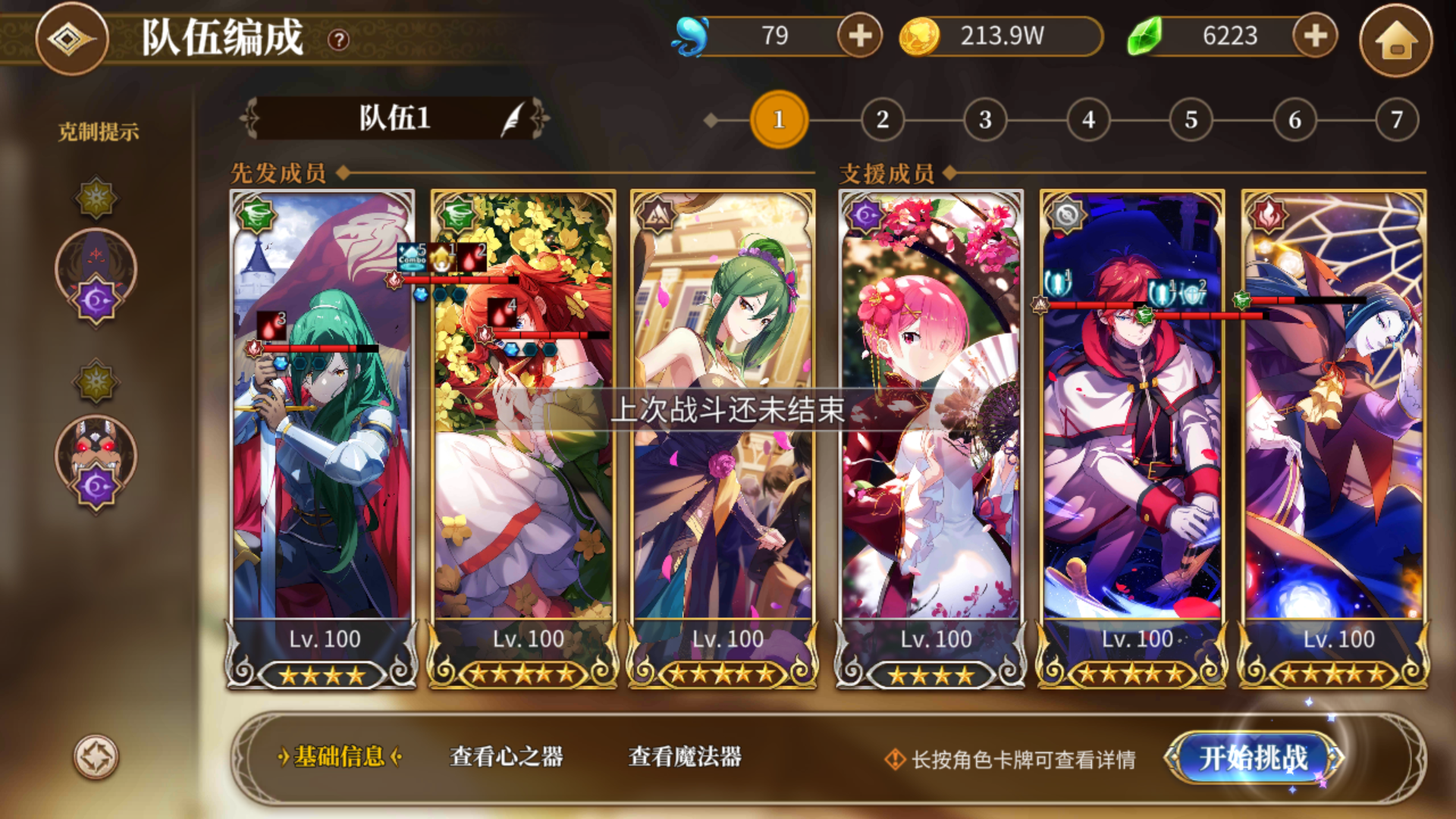
Task: Click the team swap icon at bottom-left
Action: click(93, 757)
